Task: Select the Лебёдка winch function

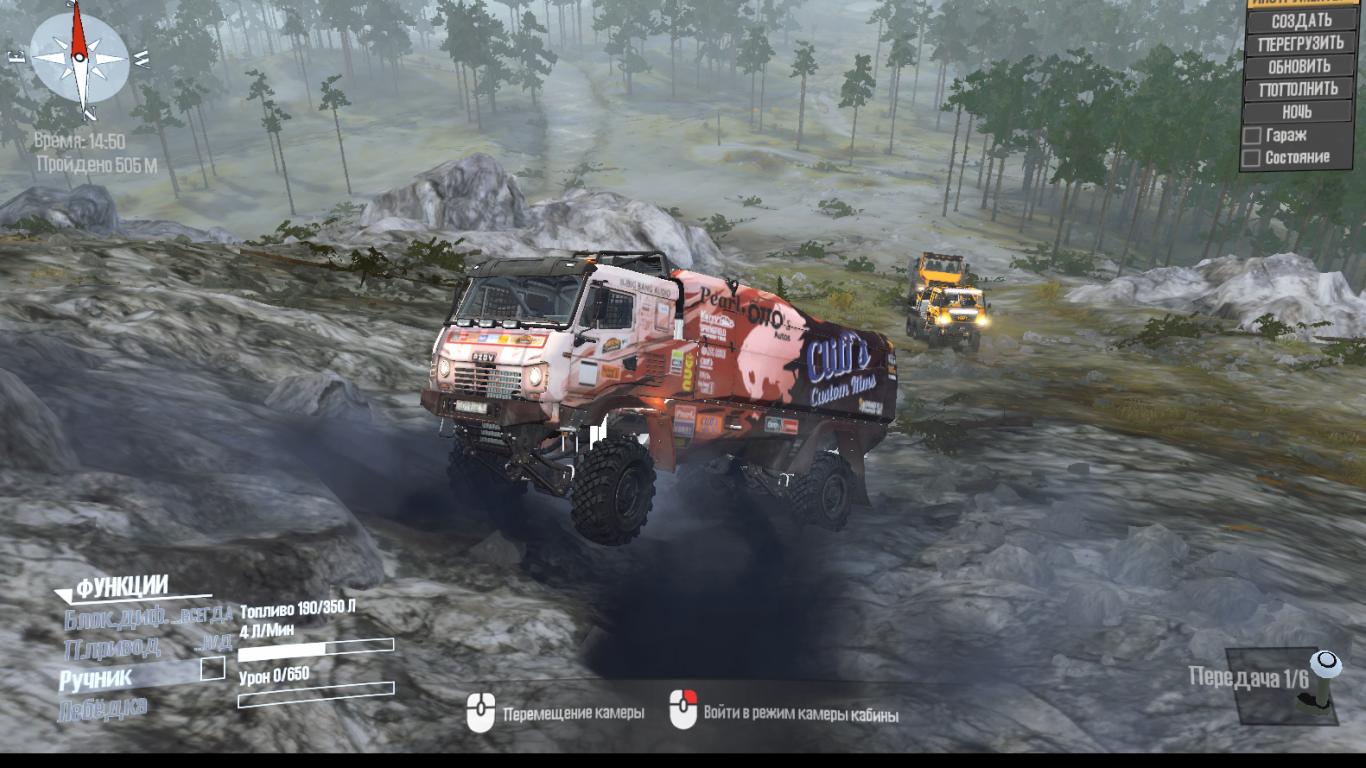Action: tap(103, 707)
